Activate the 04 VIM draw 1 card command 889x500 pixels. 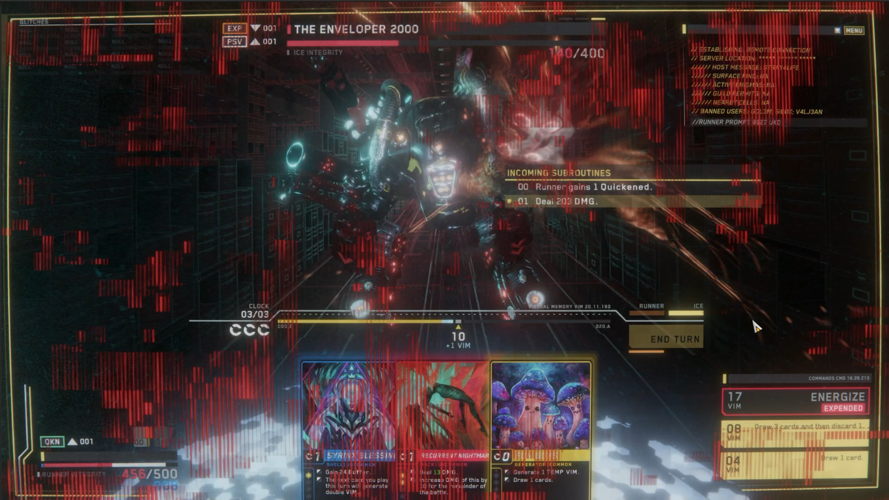pyautogui.click(x=794, y=465)
